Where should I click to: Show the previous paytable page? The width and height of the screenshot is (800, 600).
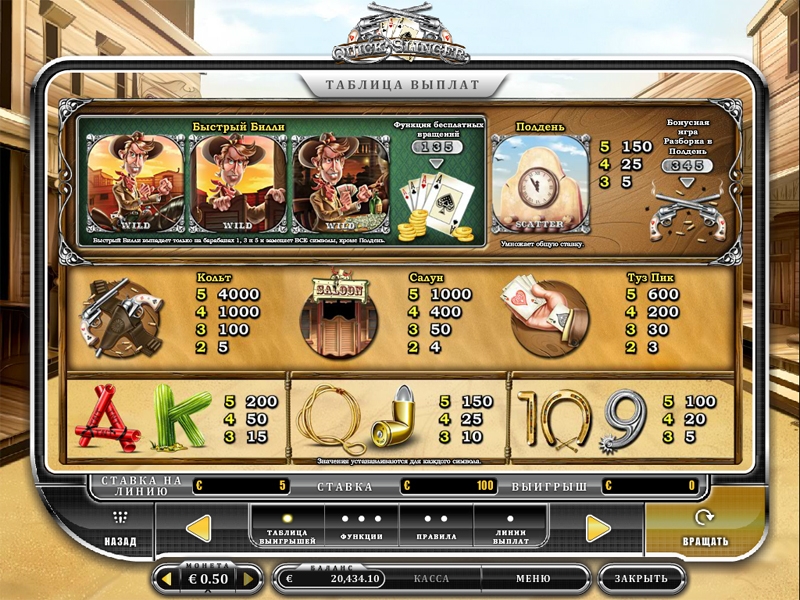click(199, 528)
